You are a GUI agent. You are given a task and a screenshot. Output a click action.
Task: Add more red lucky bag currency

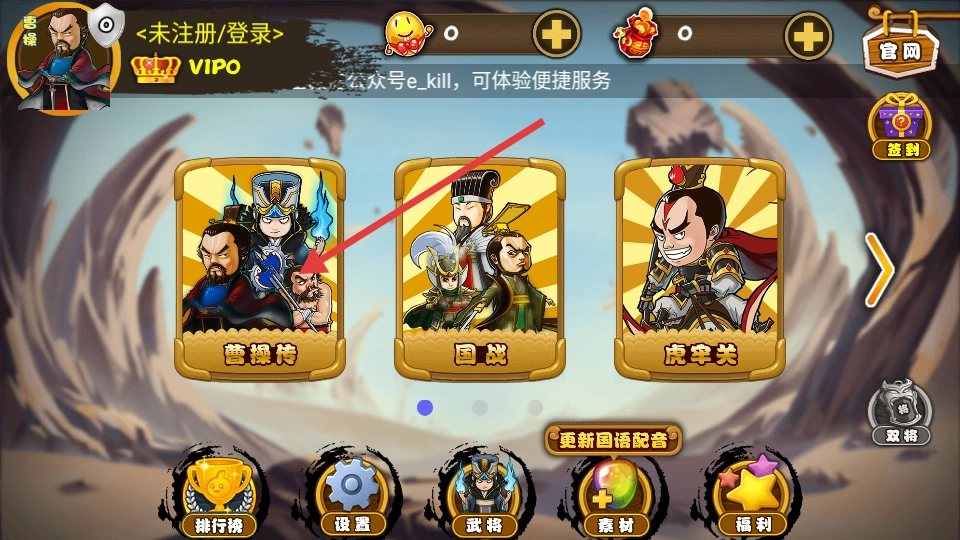tap(806, 35)
